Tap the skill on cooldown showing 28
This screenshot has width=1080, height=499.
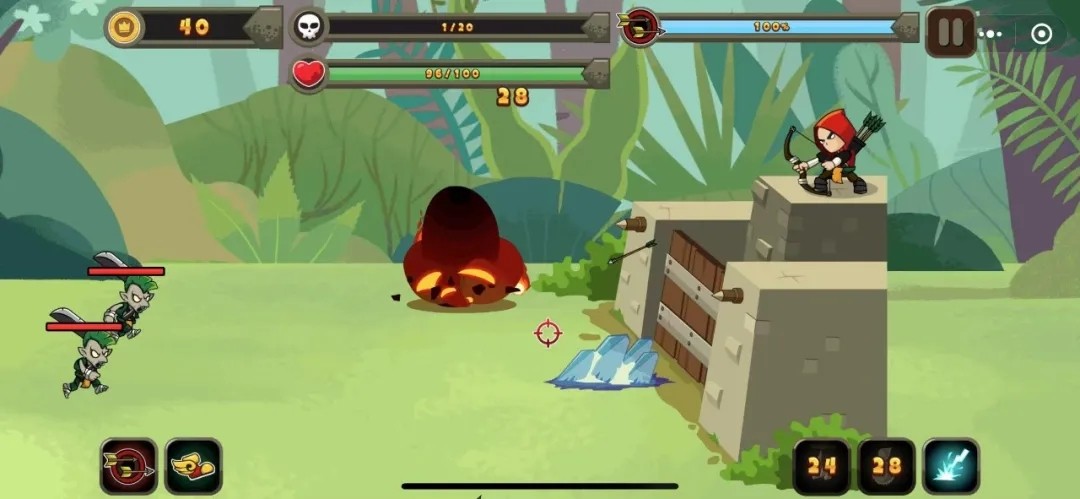886,466
